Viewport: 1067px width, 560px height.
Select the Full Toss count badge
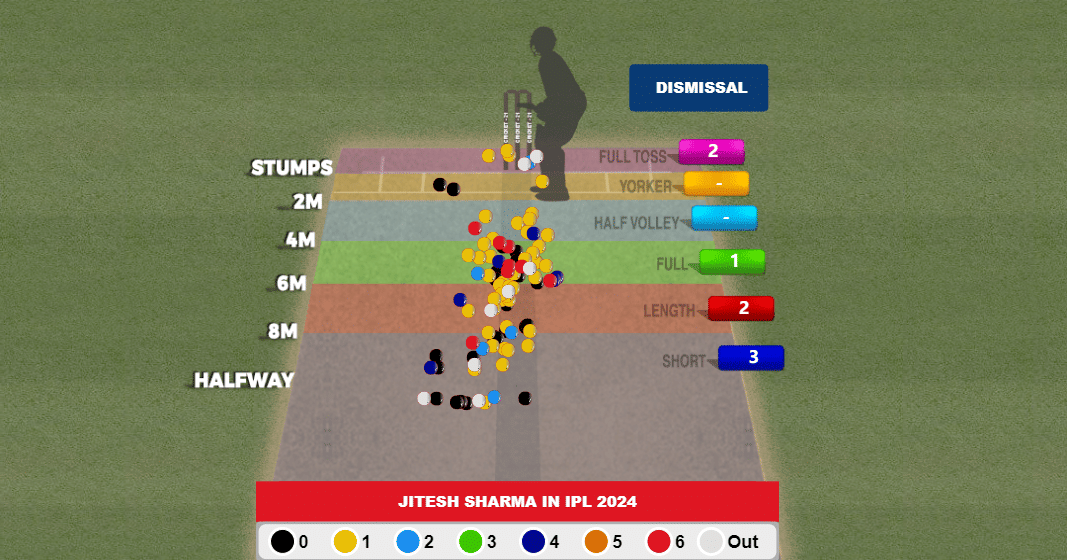(x=712, y=151)
